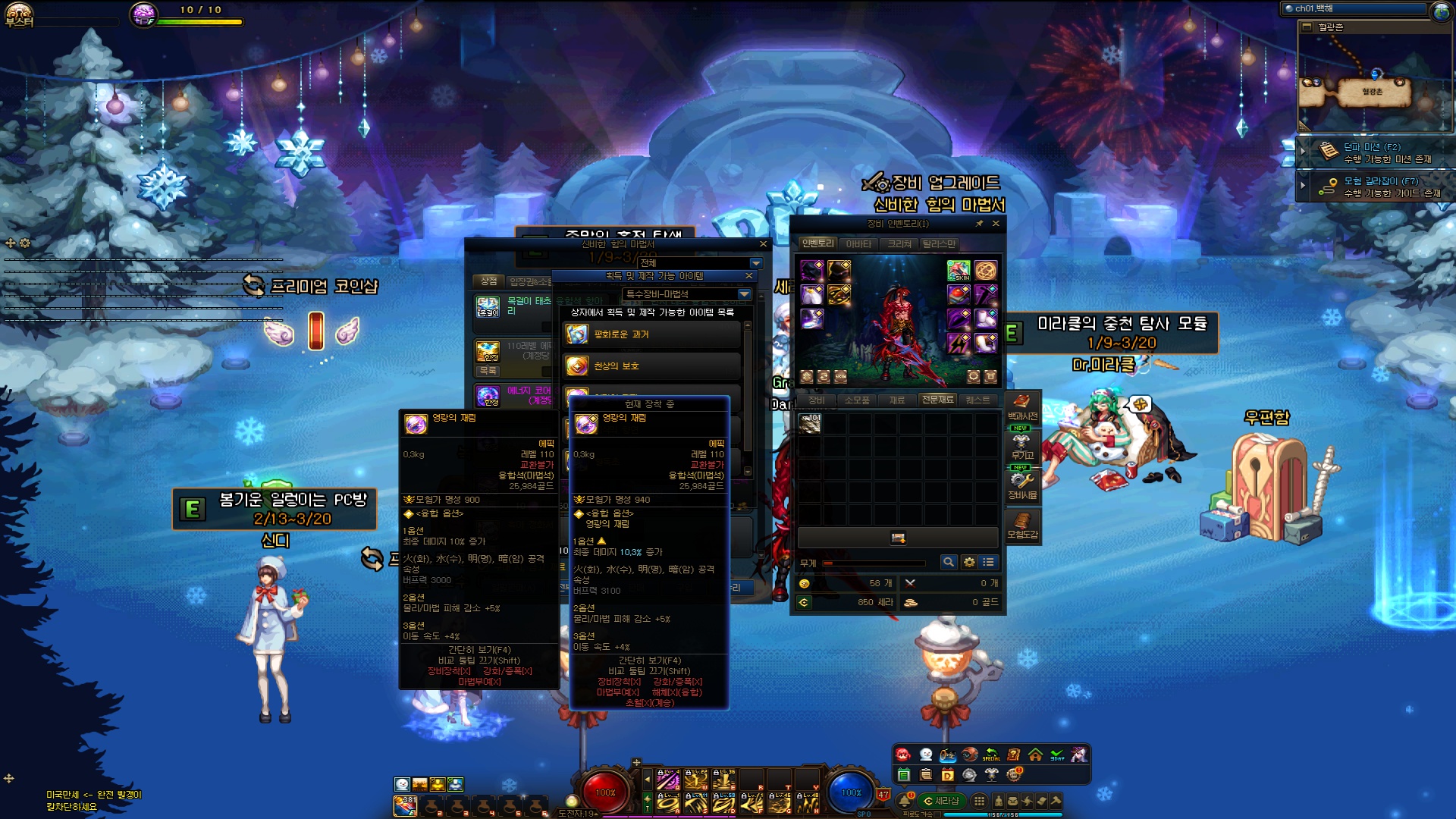
Task: Select the 탈리스만 tab
Action: [939, 244]
